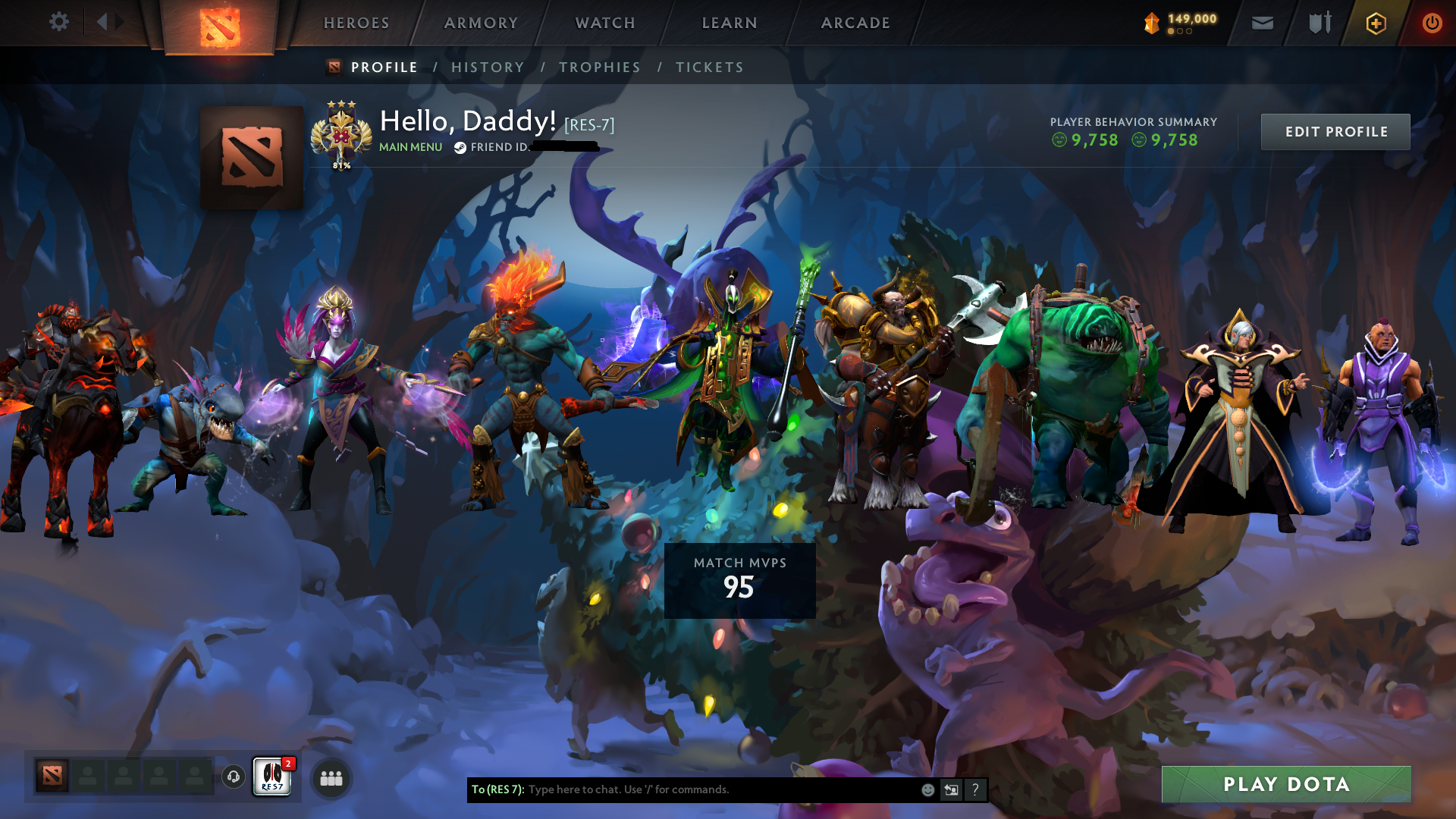The height and width of the screenshot is (819, 1456).
Task: Click the chat input field
Action: (720, 789)
